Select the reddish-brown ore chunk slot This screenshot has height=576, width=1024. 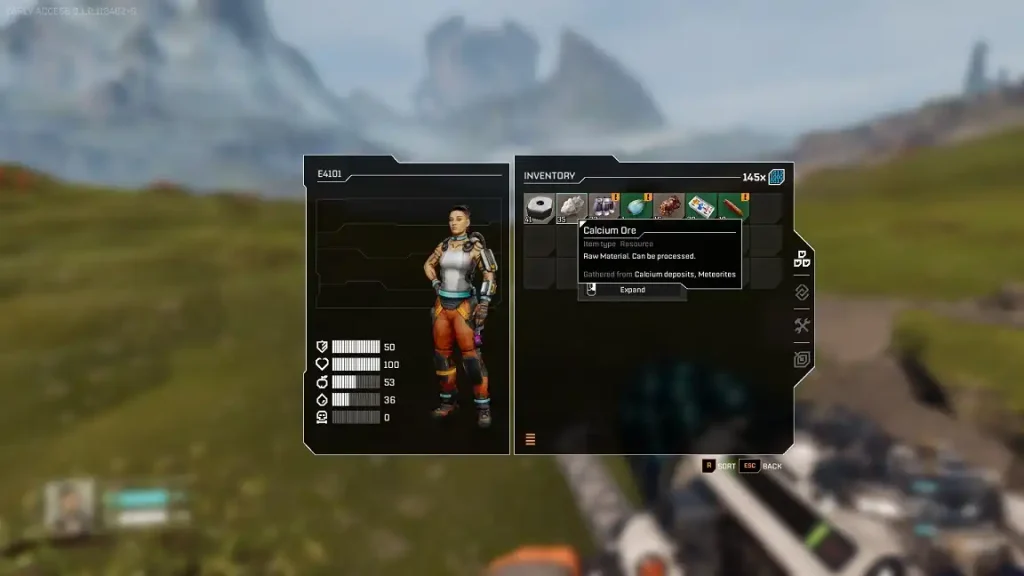click(669, 208)
